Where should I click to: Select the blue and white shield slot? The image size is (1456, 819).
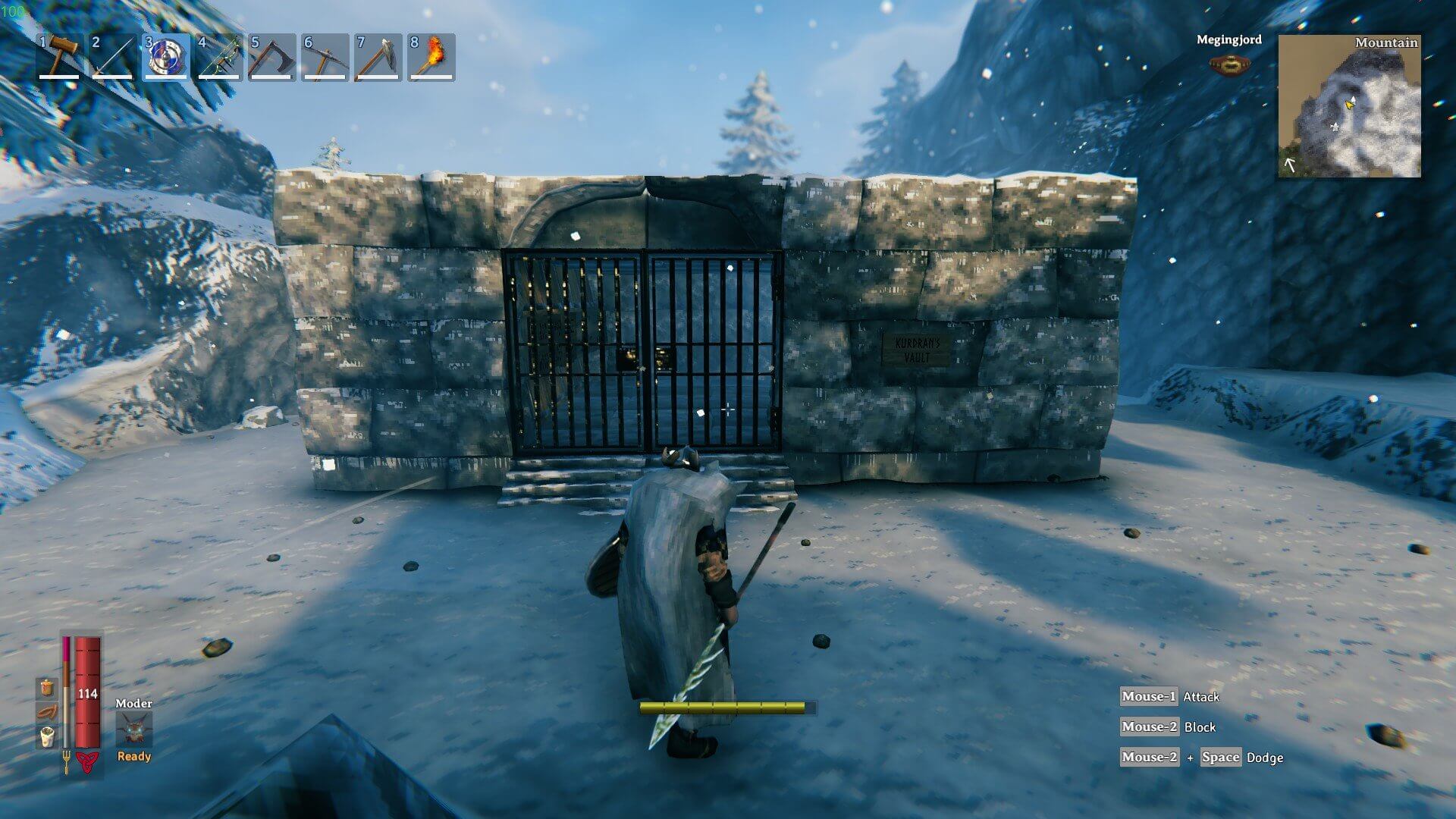point(166,57)
